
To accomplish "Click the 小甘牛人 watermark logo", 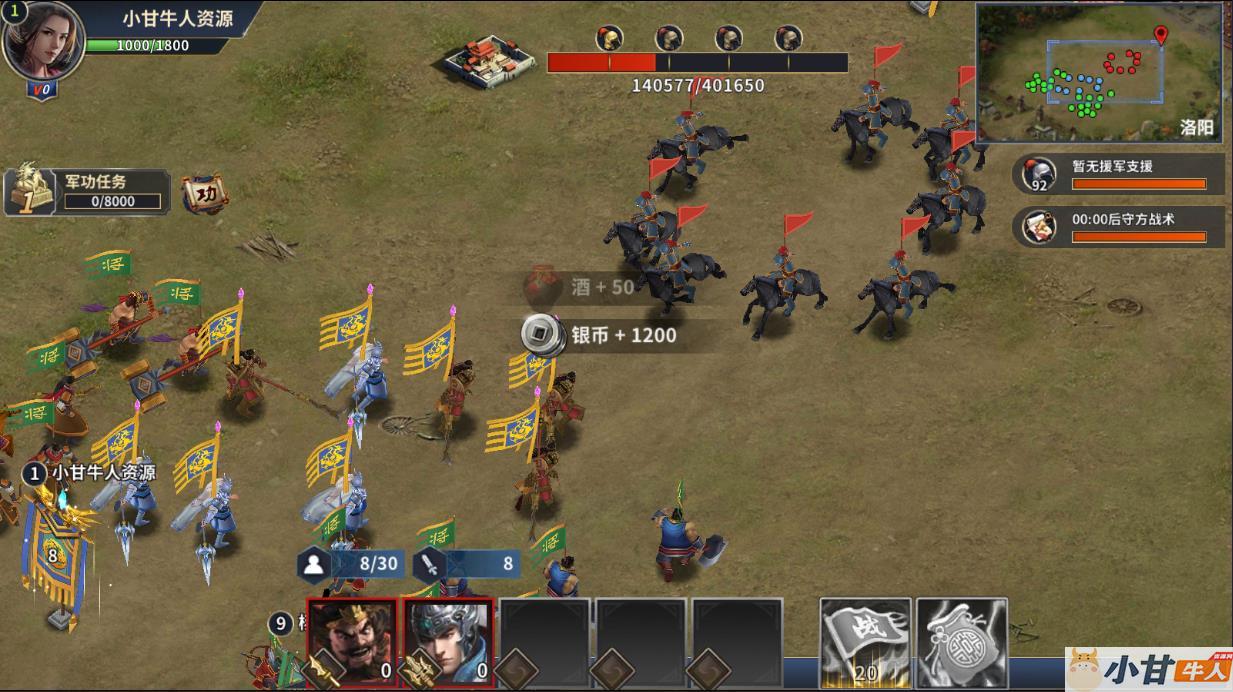I will point(1148,668).
